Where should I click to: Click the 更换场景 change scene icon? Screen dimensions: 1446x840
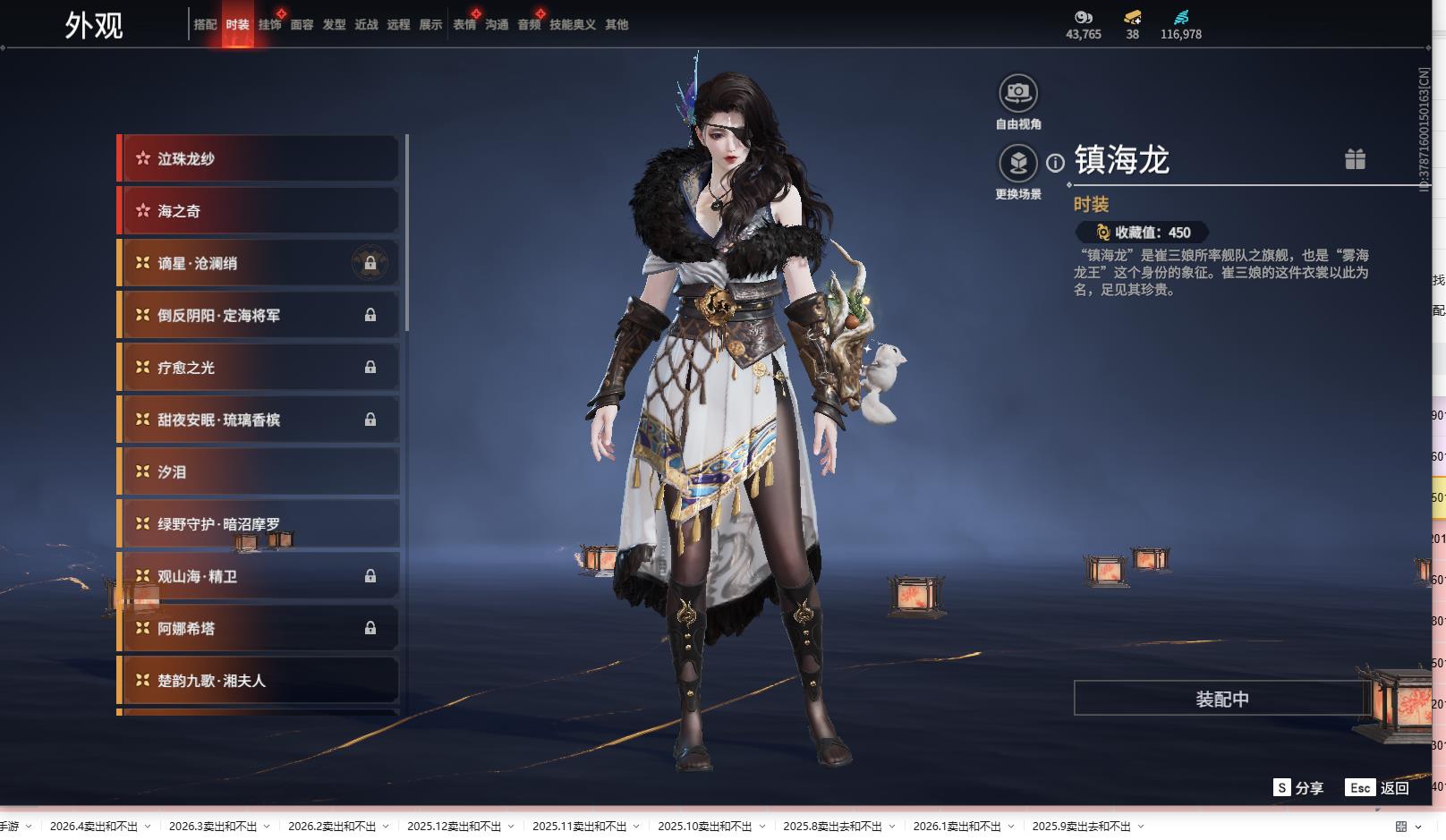point(1018,164)
